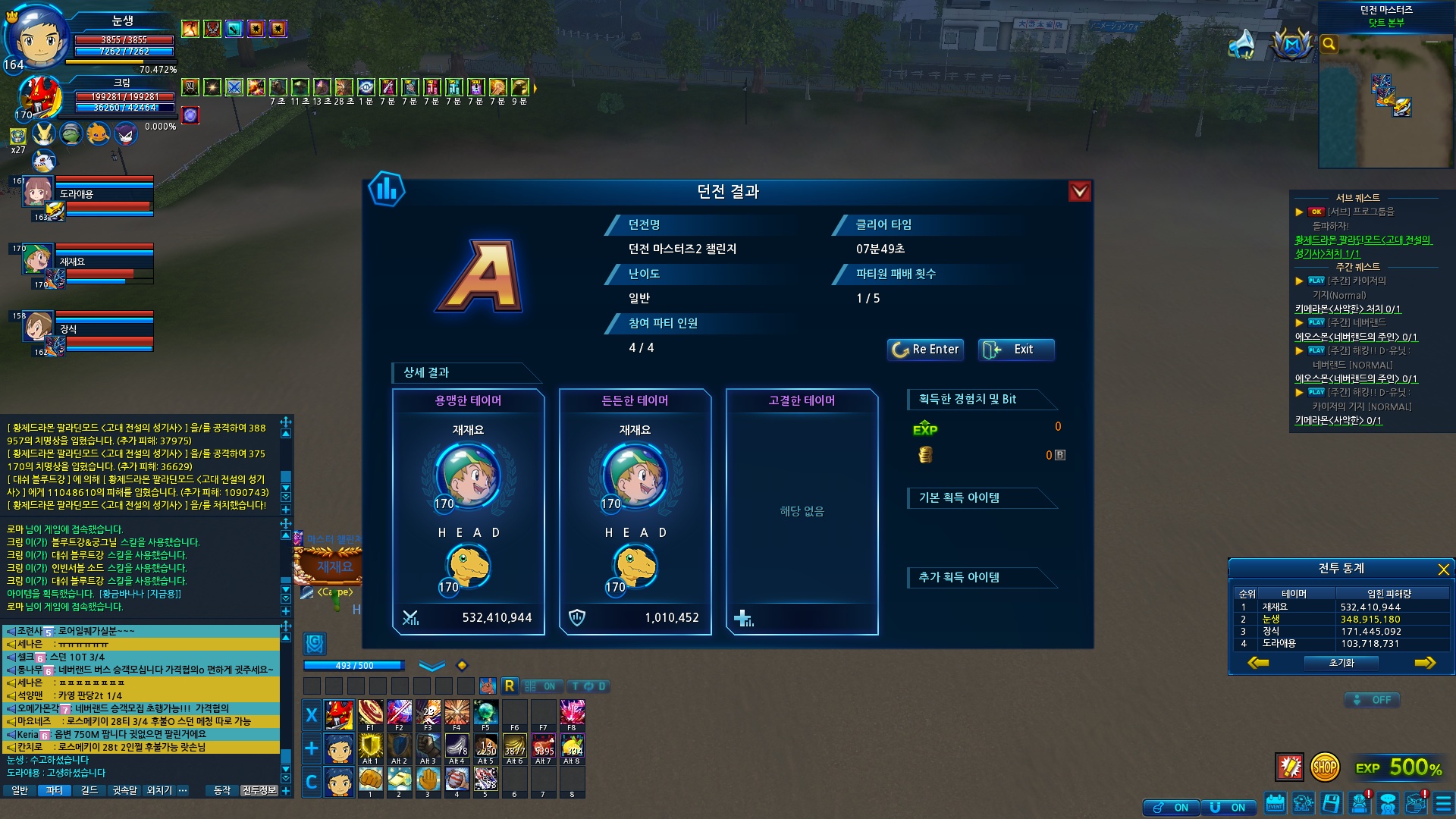Reset battle statistics with 초기화 button

(1341, 663)
